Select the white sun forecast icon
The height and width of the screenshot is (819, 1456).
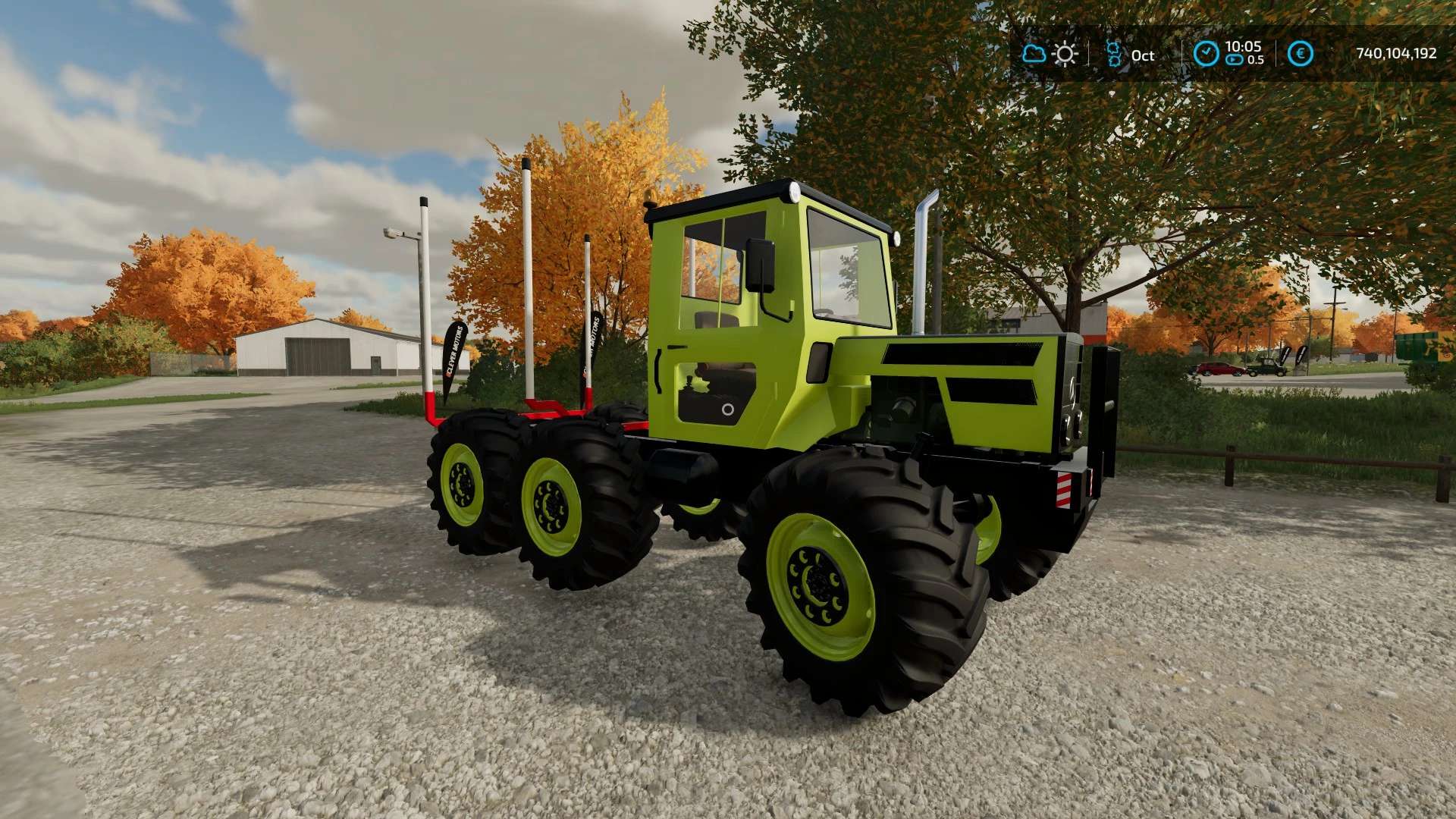coord(1065,54)
